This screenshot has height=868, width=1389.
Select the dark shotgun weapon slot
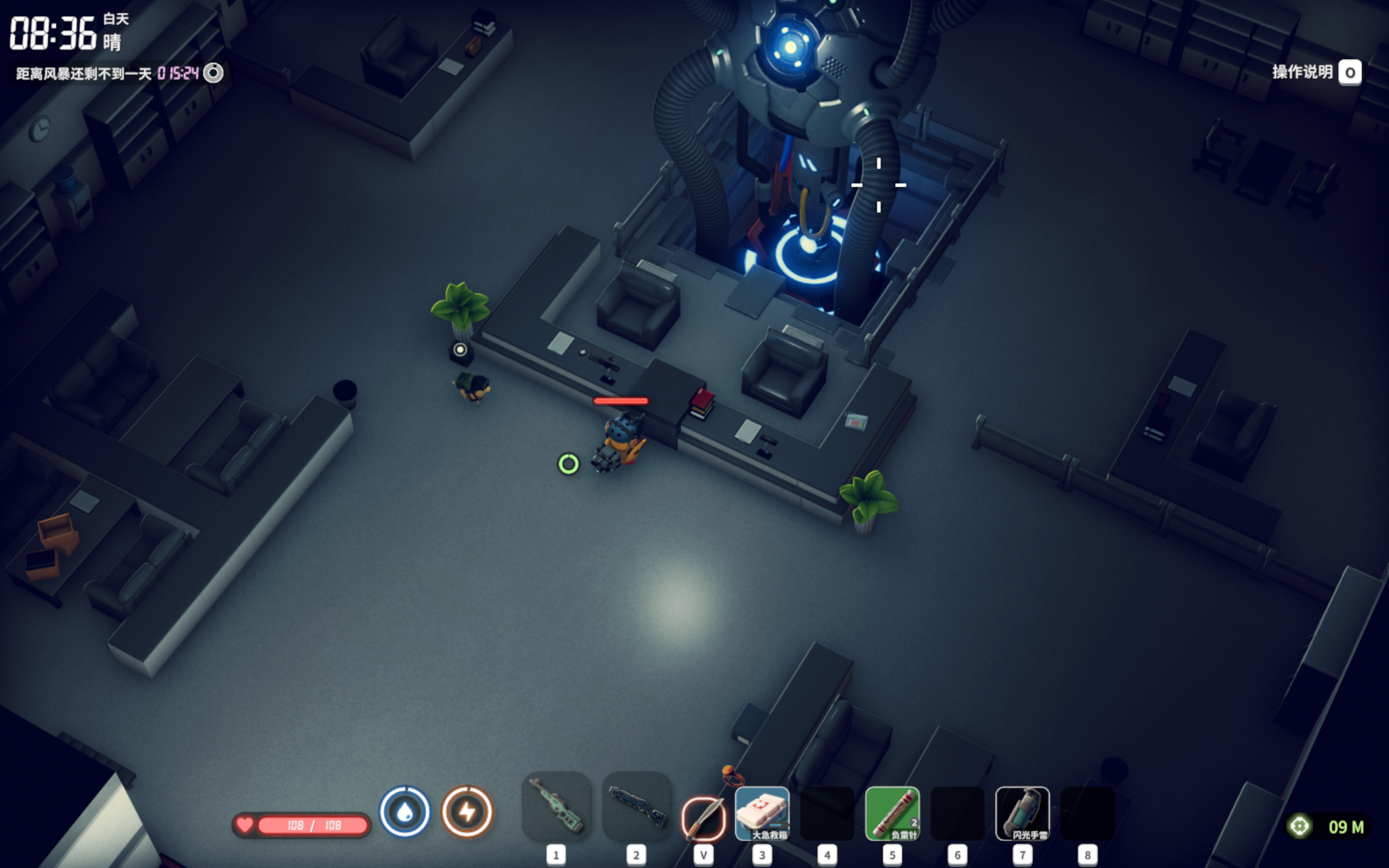tap(636, 806)
